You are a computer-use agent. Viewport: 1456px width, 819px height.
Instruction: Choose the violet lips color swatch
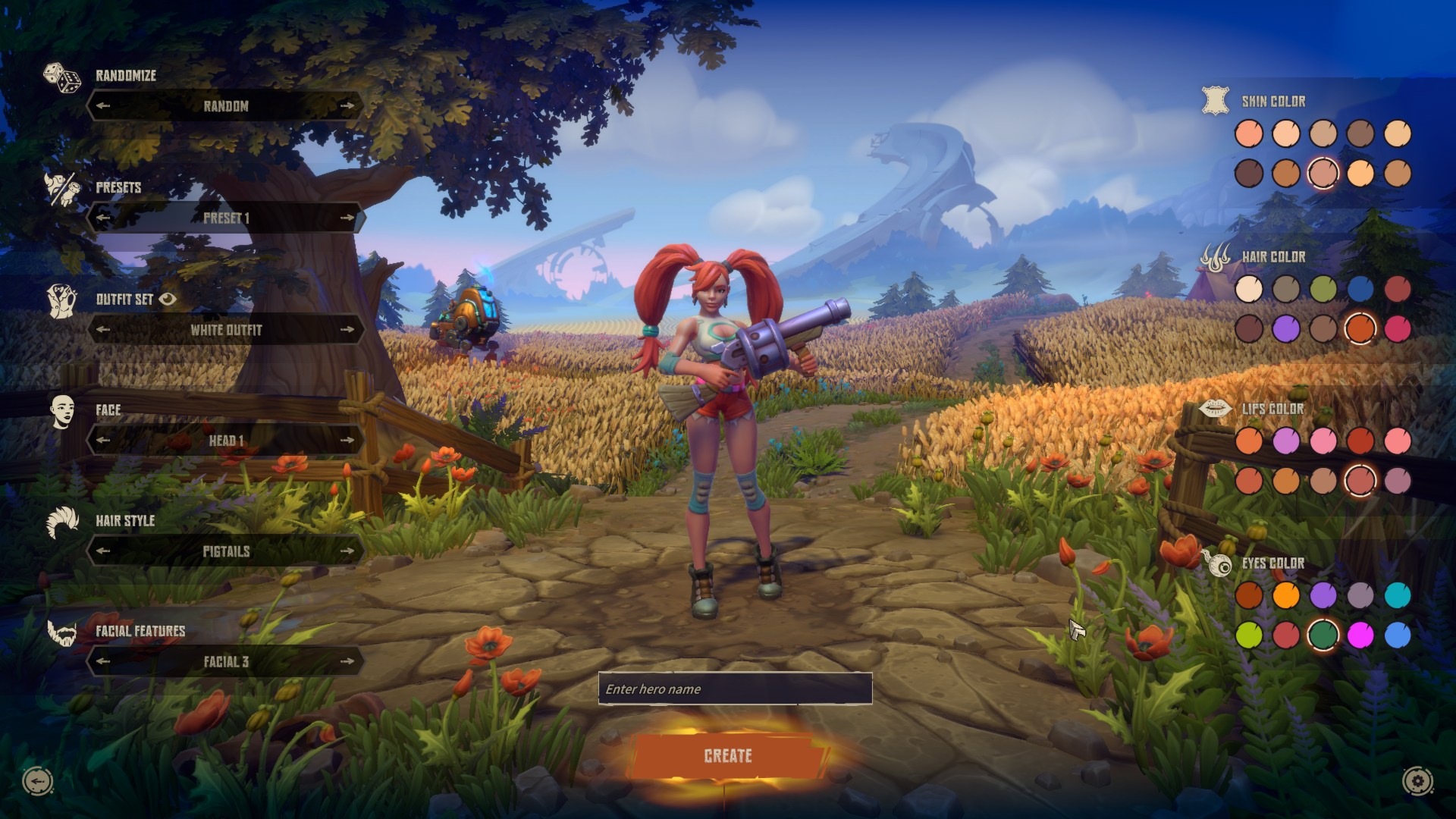[1286, 441]
